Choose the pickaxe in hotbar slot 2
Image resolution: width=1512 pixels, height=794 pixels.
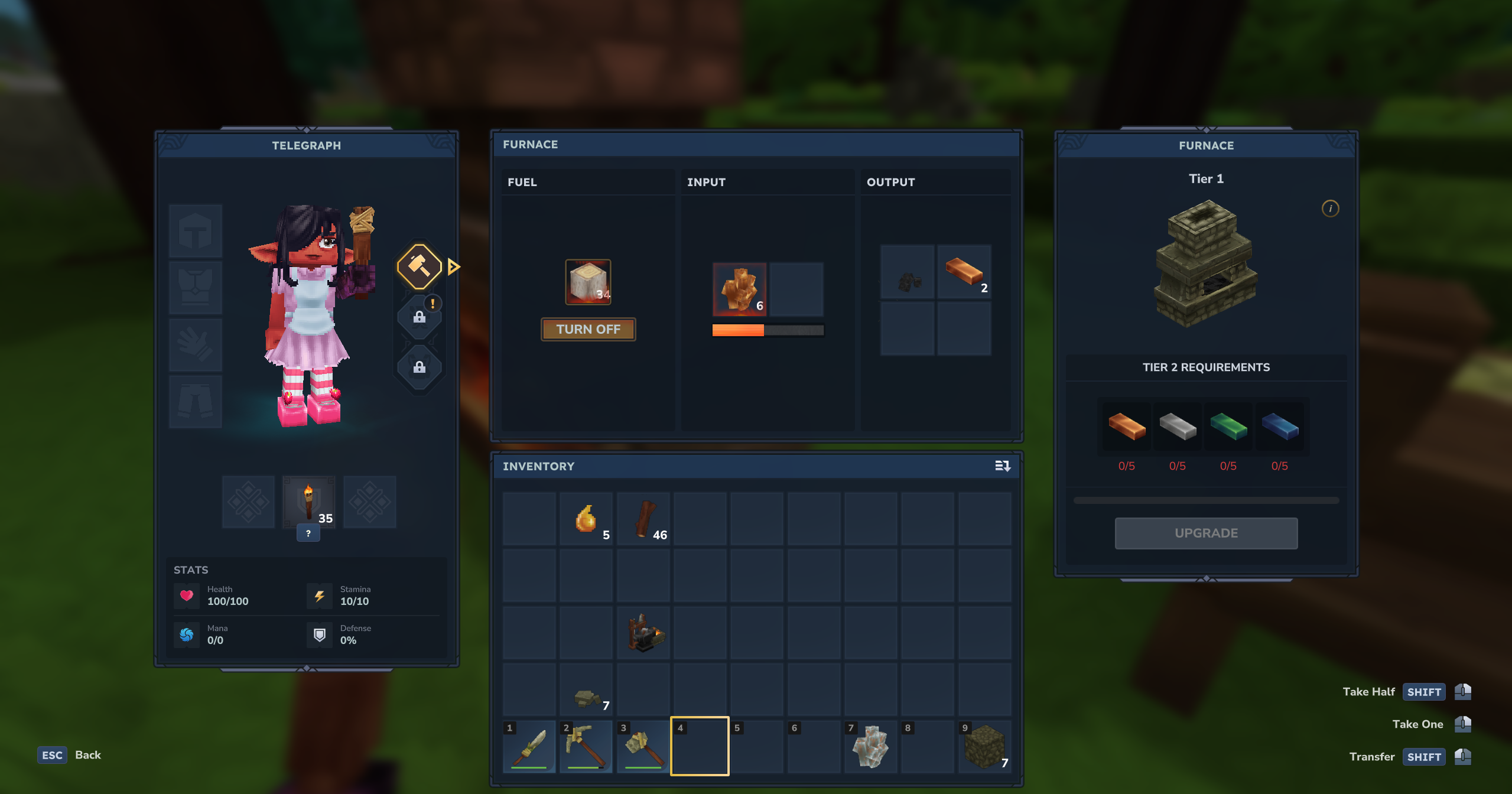click(x=586, y=747)
